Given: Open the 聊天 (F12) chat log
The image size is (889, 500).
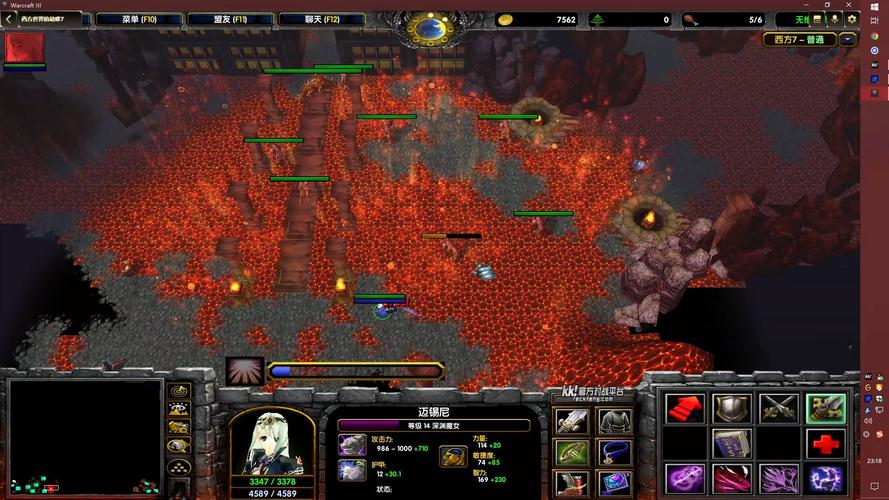Looking at the screenshot, I should pos(322,19).
